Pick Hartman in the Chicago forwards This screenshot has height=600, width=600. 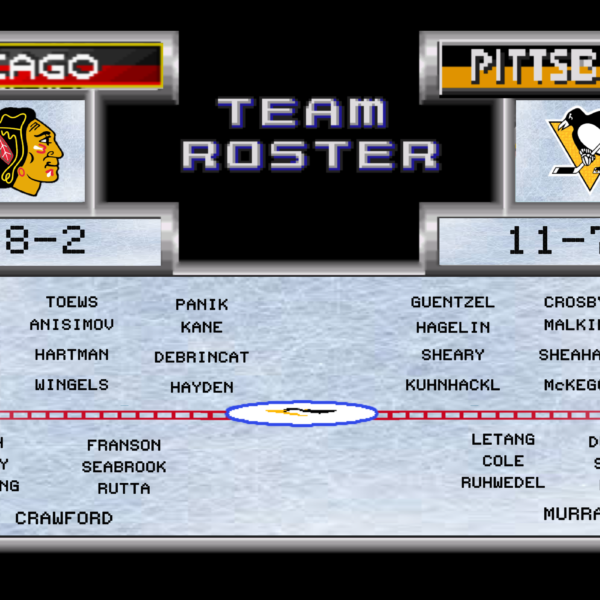(72, 355)
